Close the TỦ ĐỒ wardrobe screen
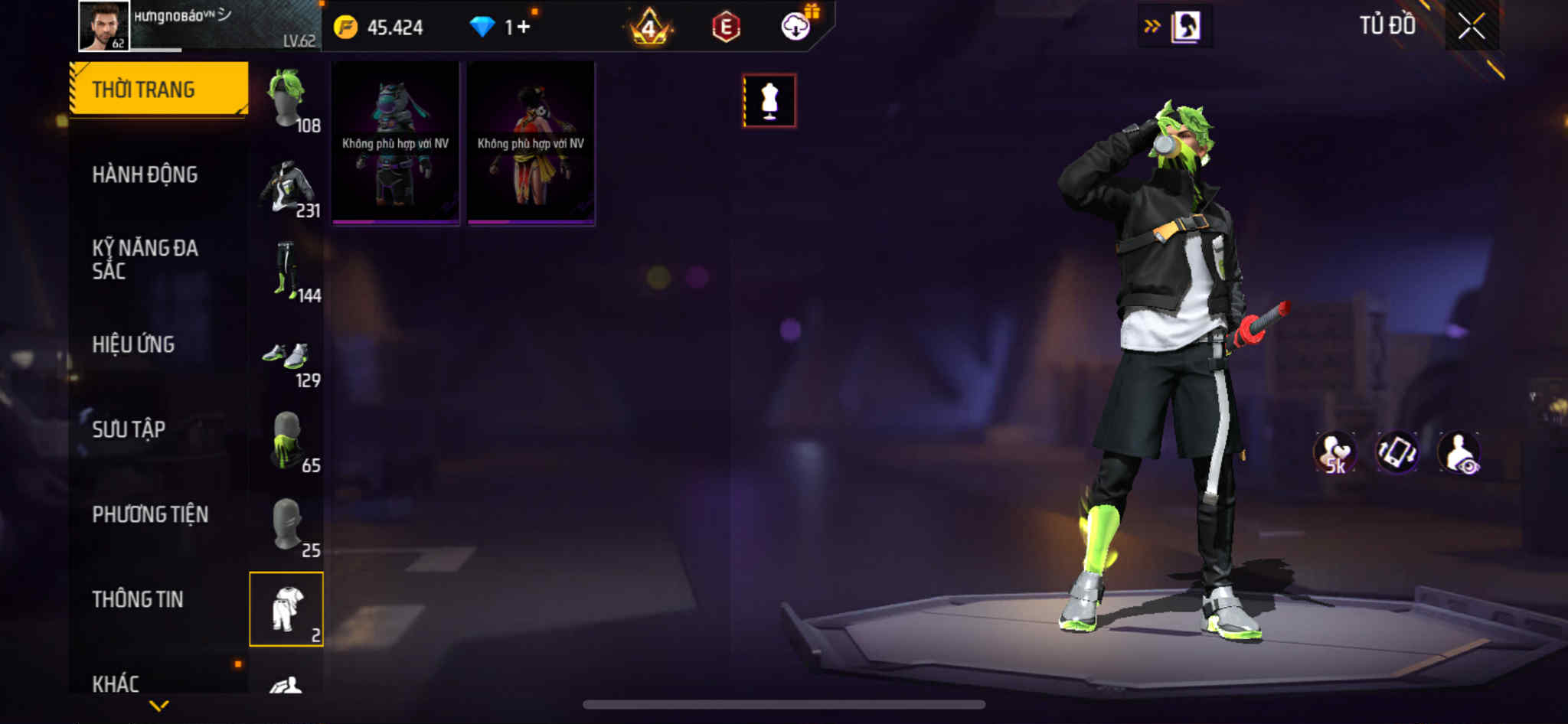 (1471, 27)
